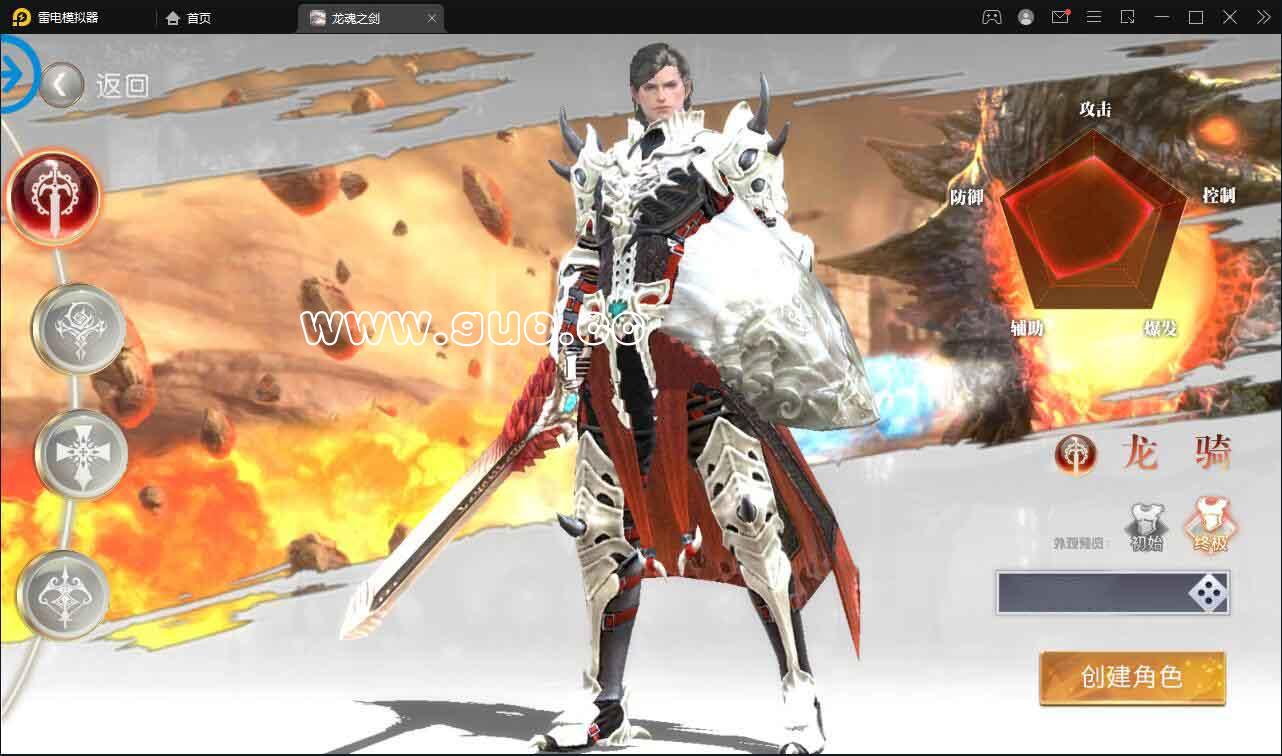Roll a random name with the dice
The width and height of the screenshot is (1282, 756).
[x=1208, y=594]
